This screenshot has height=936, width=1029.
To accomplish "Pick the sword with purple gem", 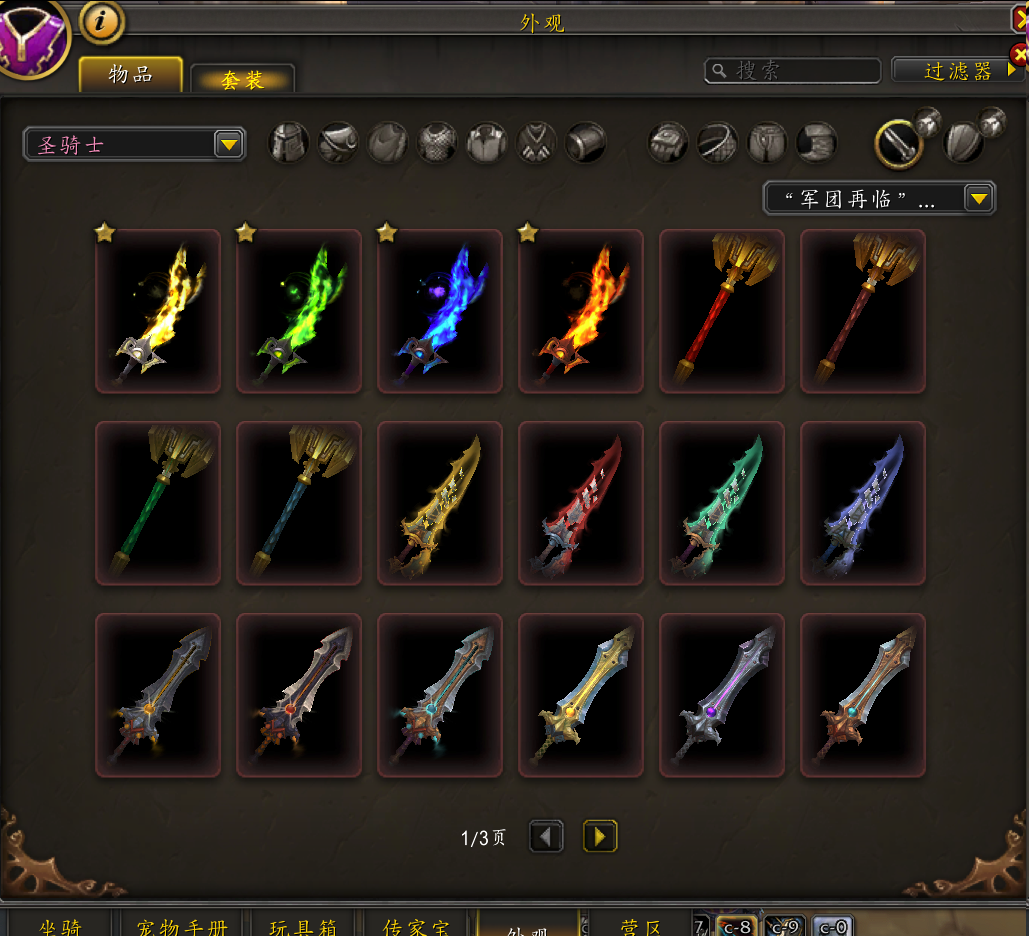I will [722, 695].
